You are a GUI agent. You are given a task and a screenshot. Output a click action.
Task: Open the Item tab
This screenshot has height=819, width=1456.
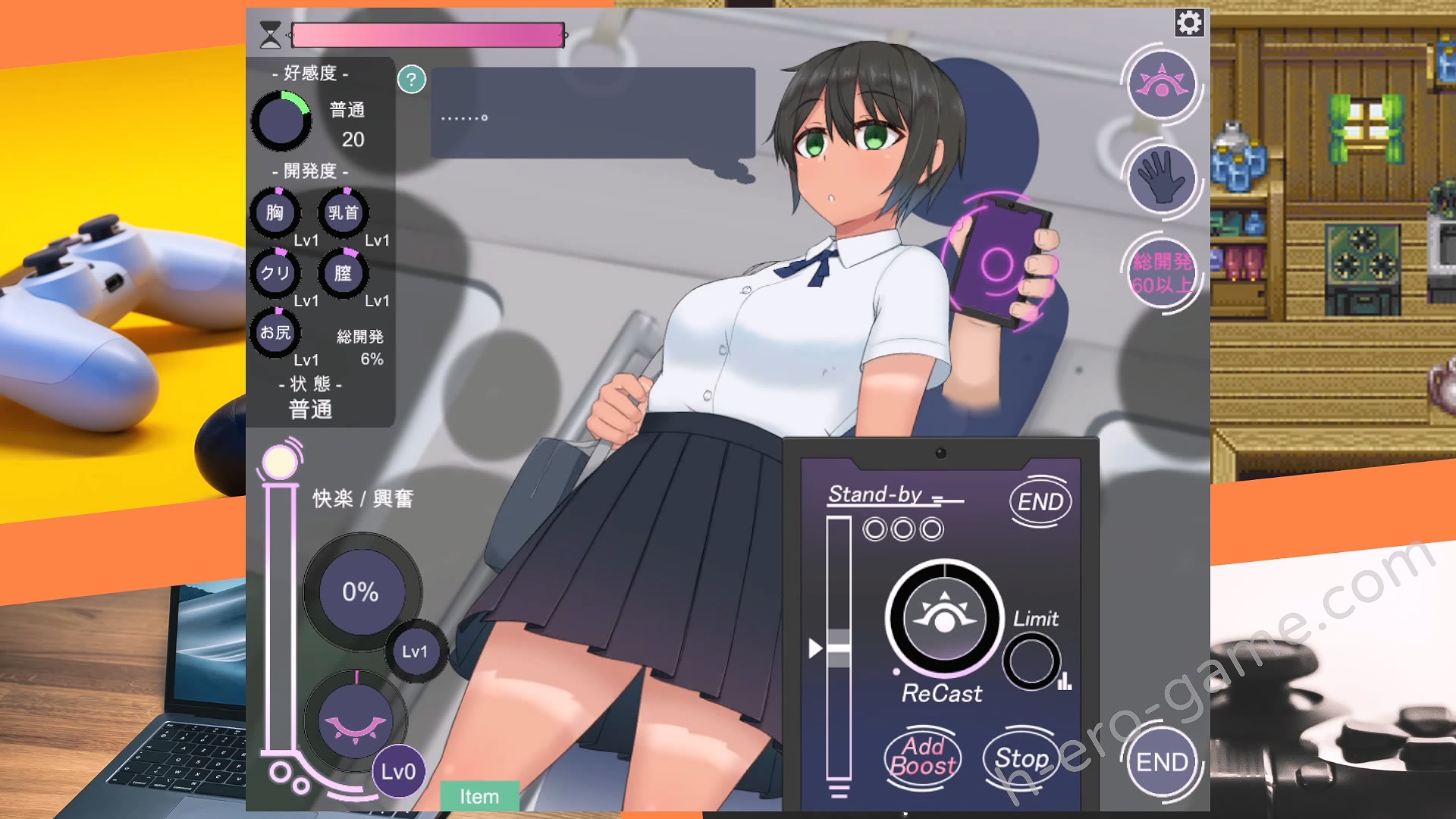(x=479, y=796)
